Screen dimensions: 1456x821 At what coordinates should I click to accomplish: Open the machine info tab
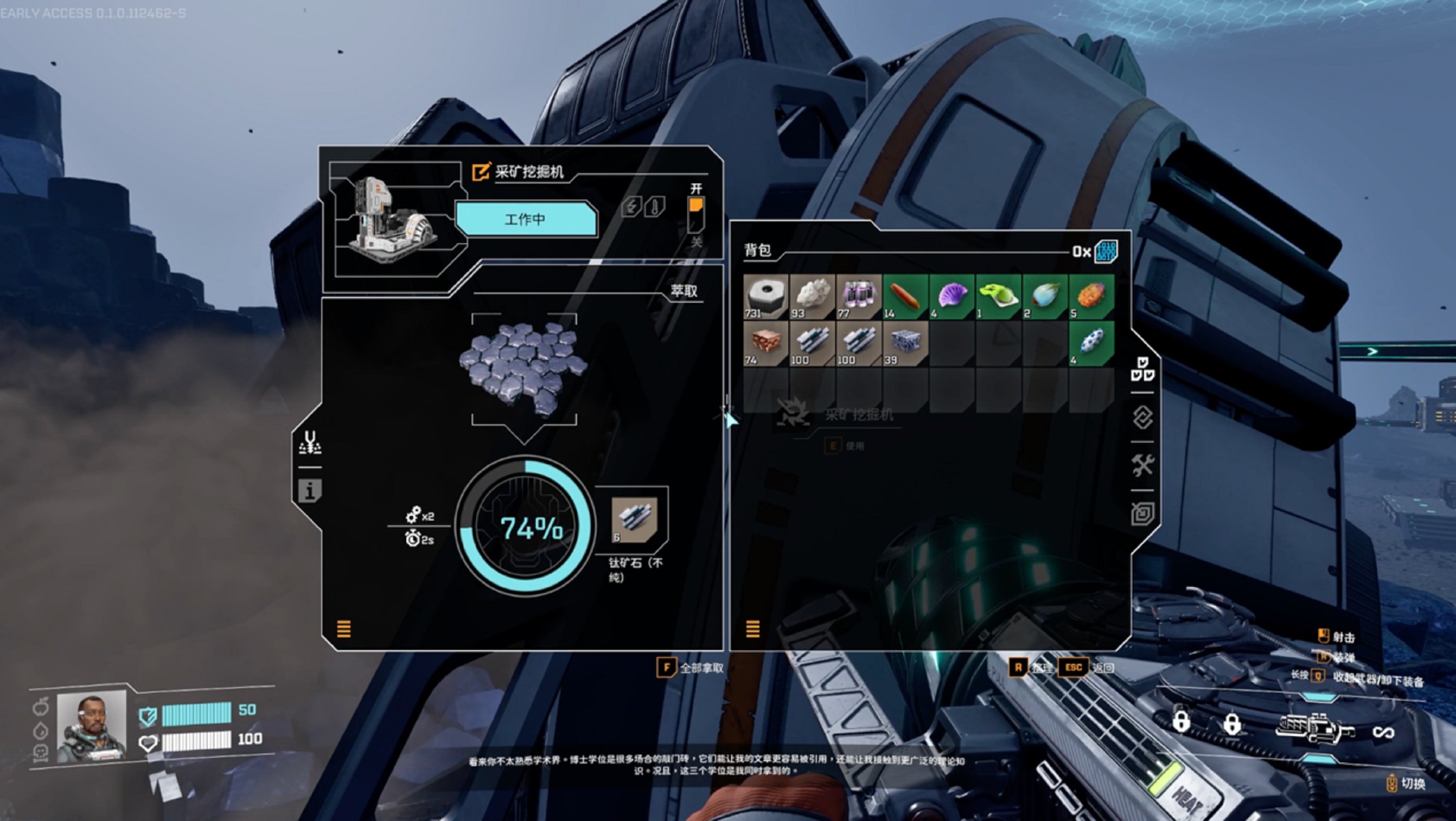[x=310, y=491]
